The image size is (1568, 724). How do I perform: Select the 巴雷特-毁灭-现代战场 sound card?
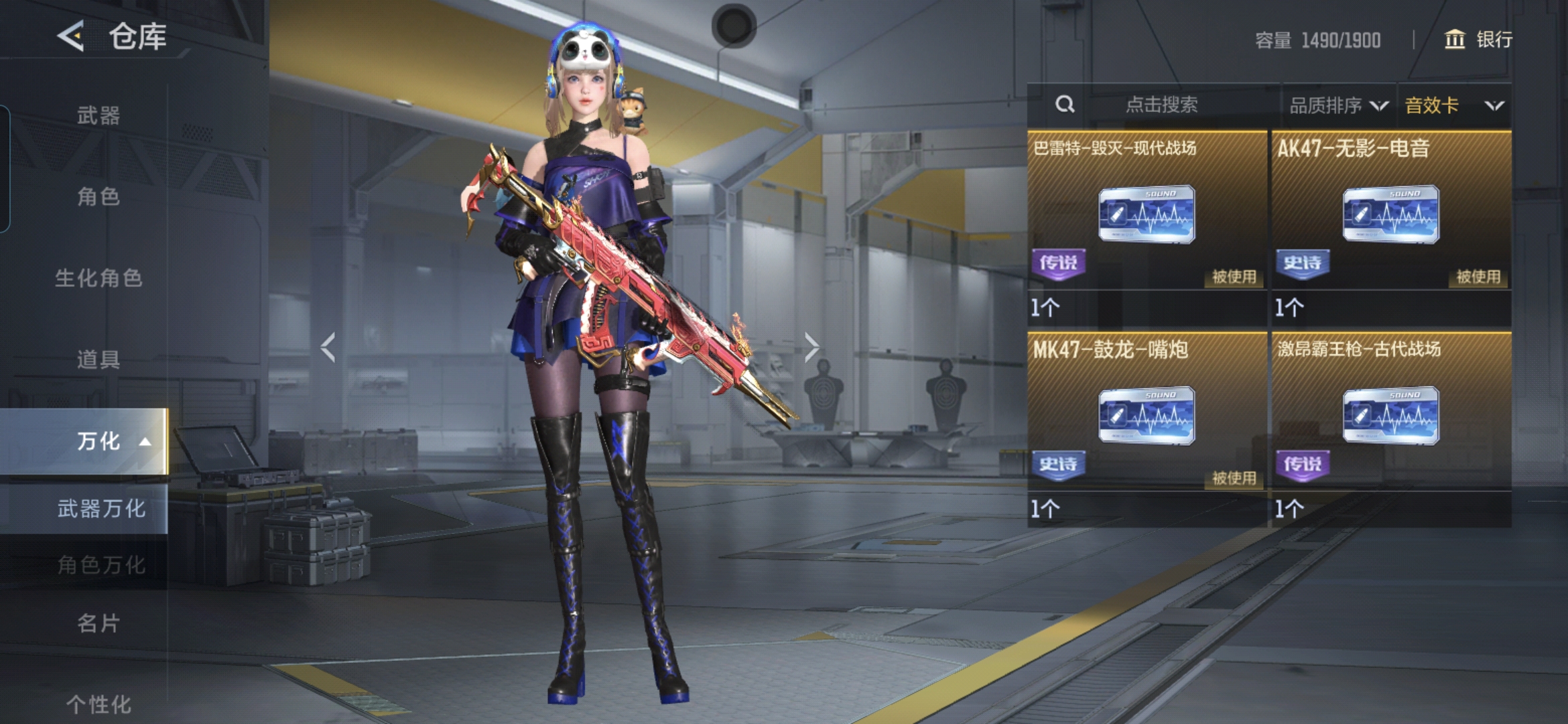tap(1147, 215)
